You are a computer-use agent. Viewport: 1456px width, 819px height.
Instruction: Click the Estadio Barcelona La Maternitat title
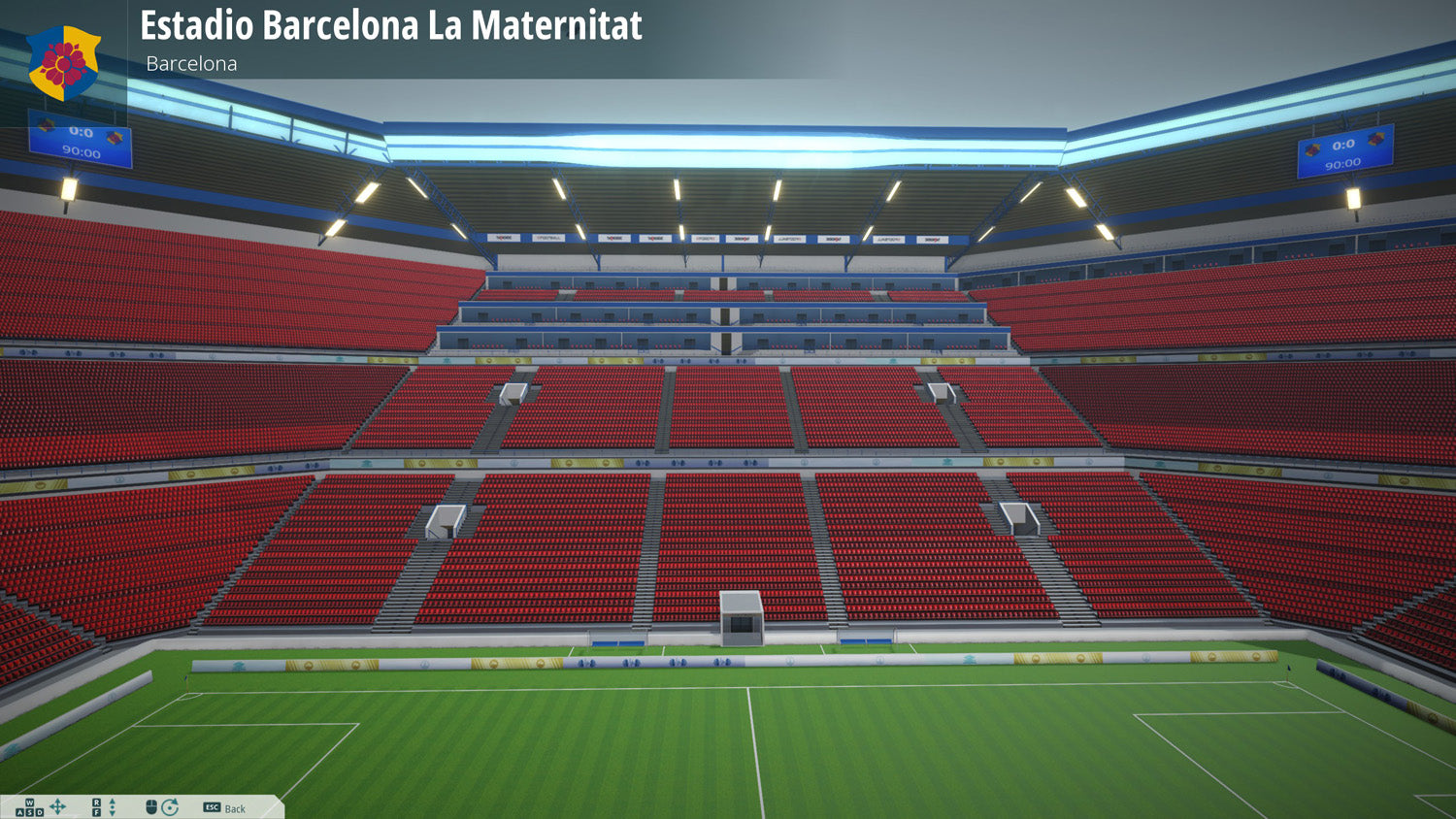click(390, 27)
